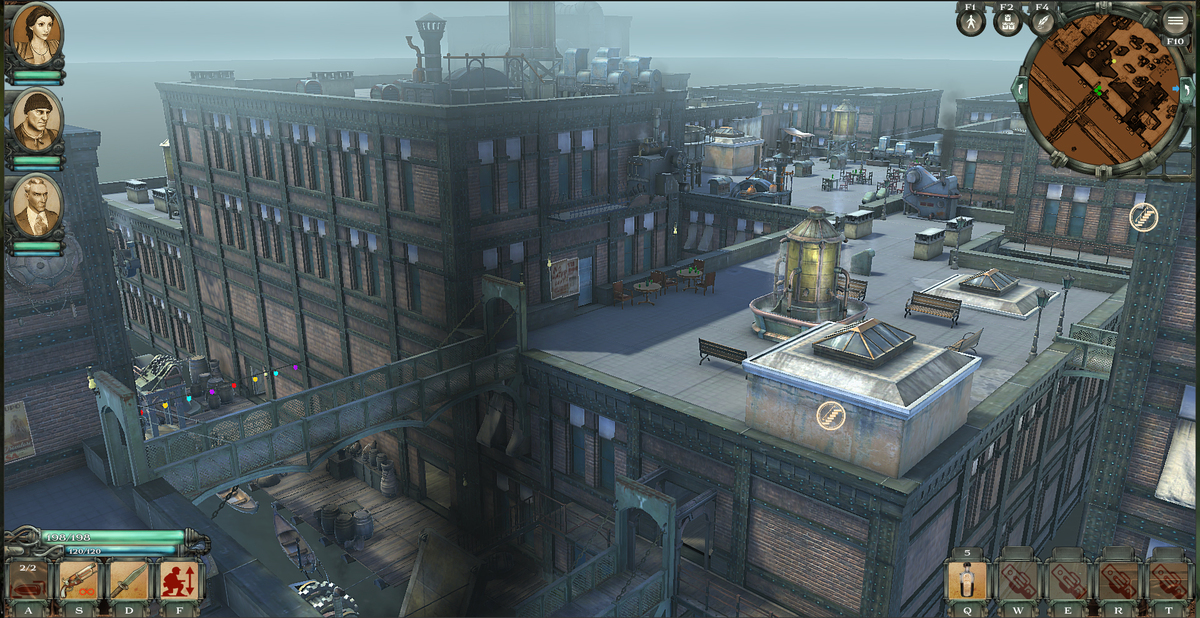Open the main menu hamburger button
This screenshot has height=618, width=1200.
[x=1175, y=19]
